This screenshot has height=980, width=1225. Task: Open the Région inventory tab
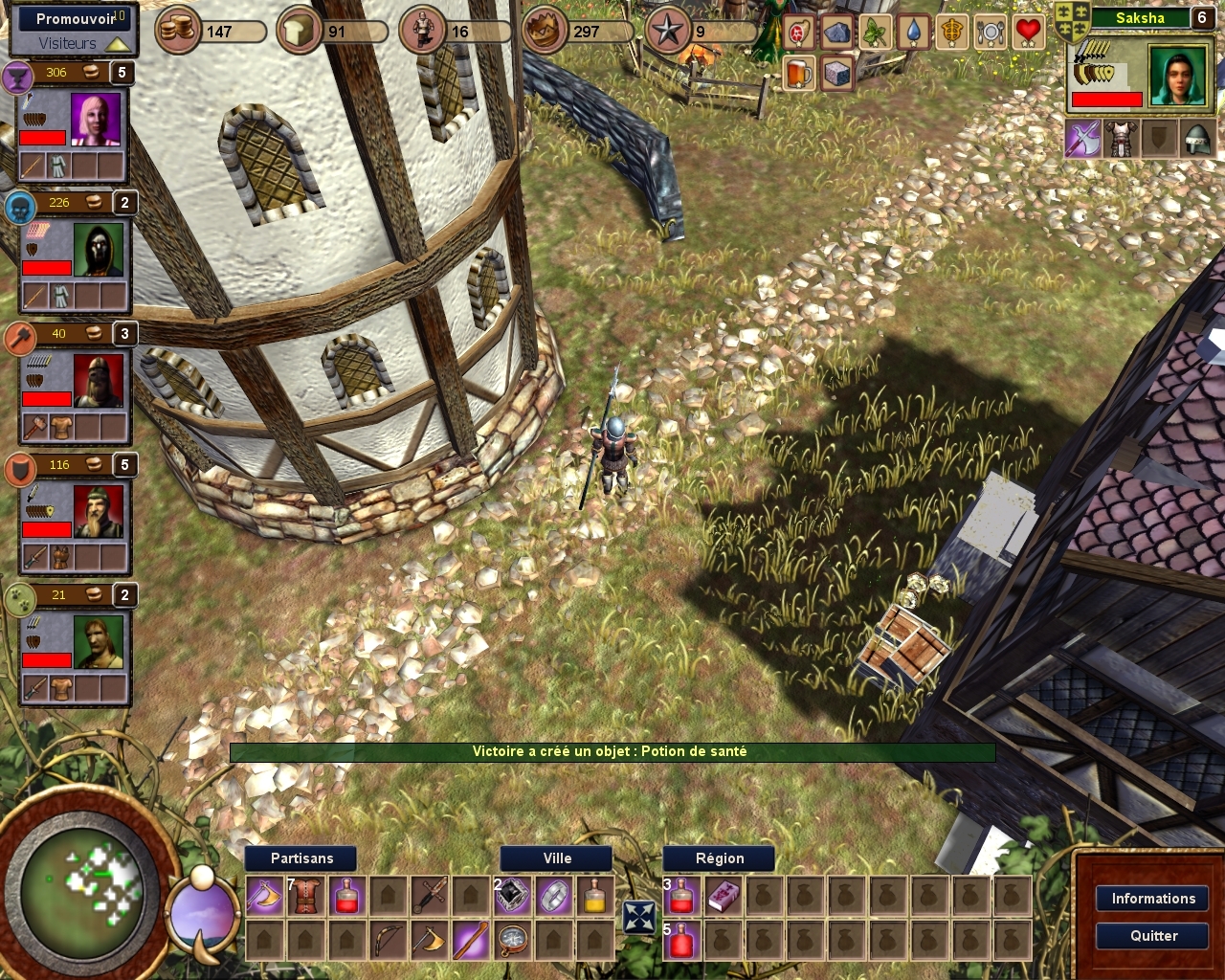pyautogui.click(x=720, y=858)
